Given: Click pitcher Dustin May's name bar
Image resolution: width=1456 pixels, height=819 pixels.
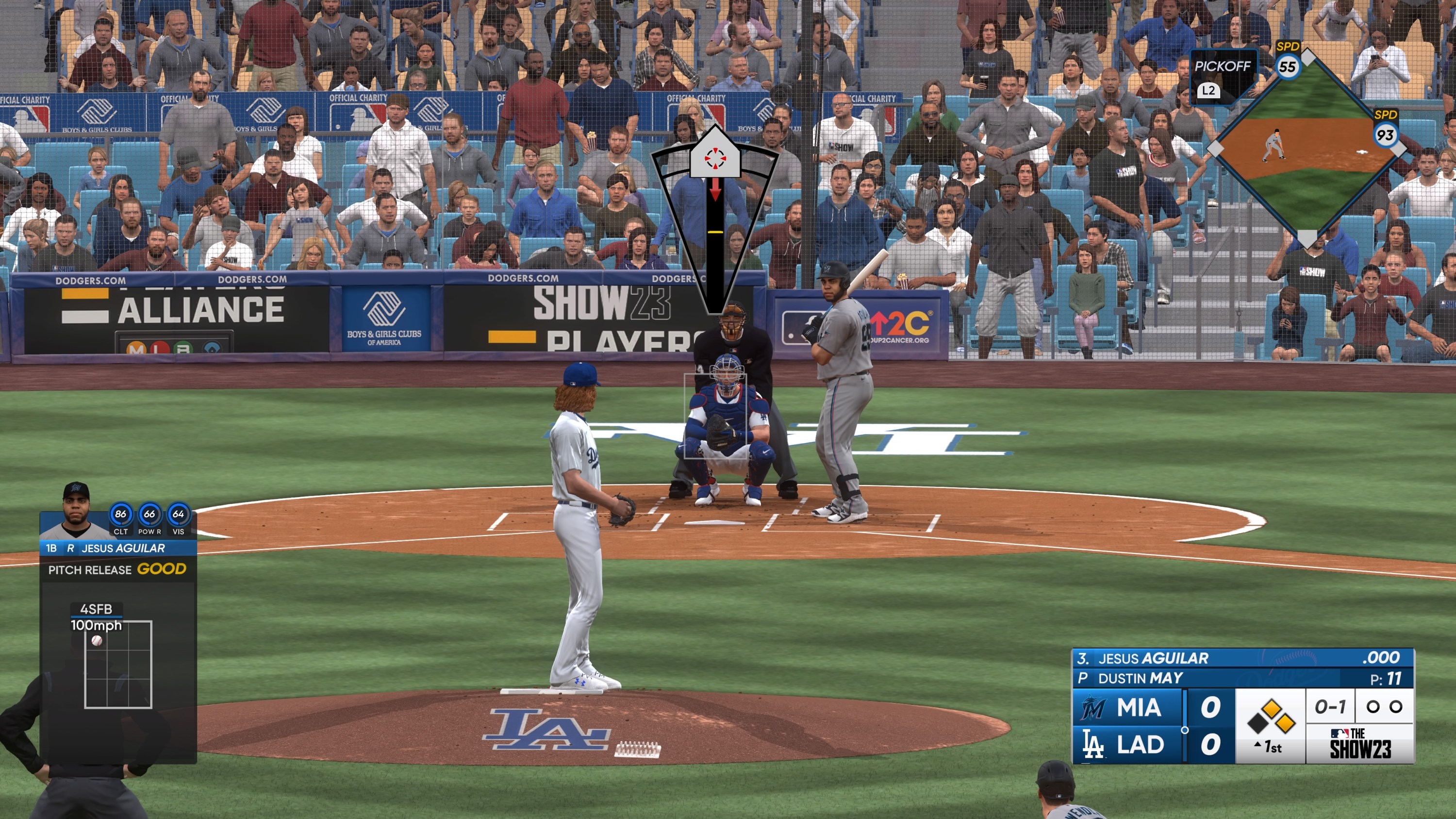Looking at the screenshot, I should click(1141, 677).
